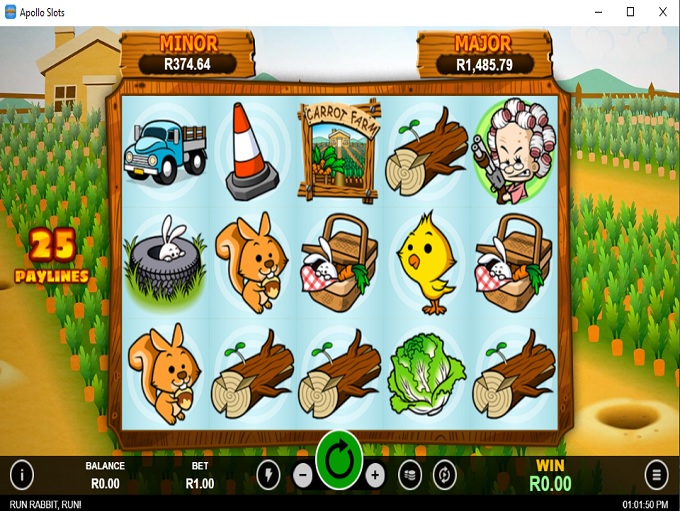Viewport: 680px width, 511px height.
Task: Increase the bet with the plus button
Action: click(375, 475)
